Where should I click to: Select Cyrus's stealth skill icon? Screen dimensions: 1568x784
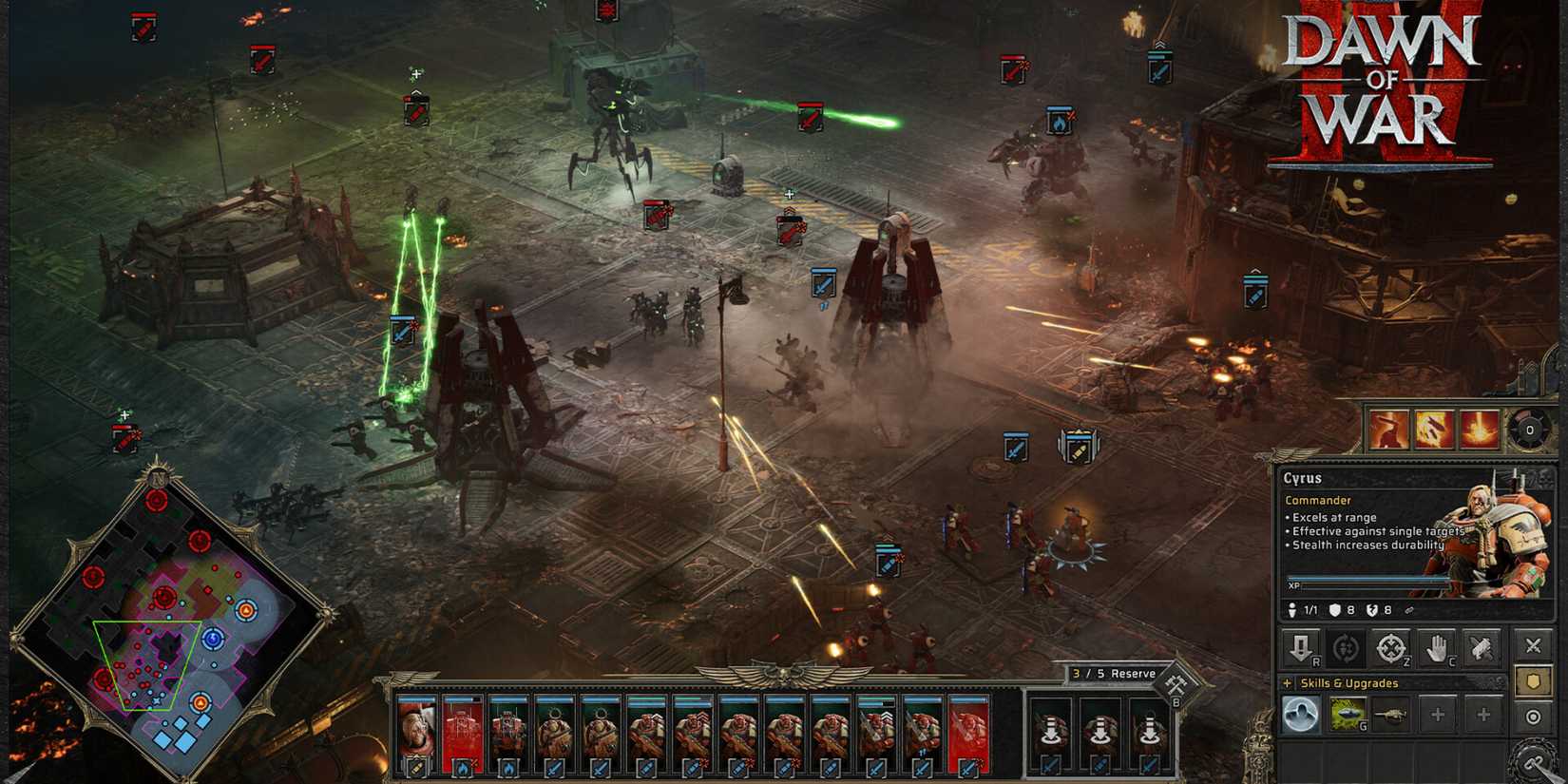(x=1302, y=715)
